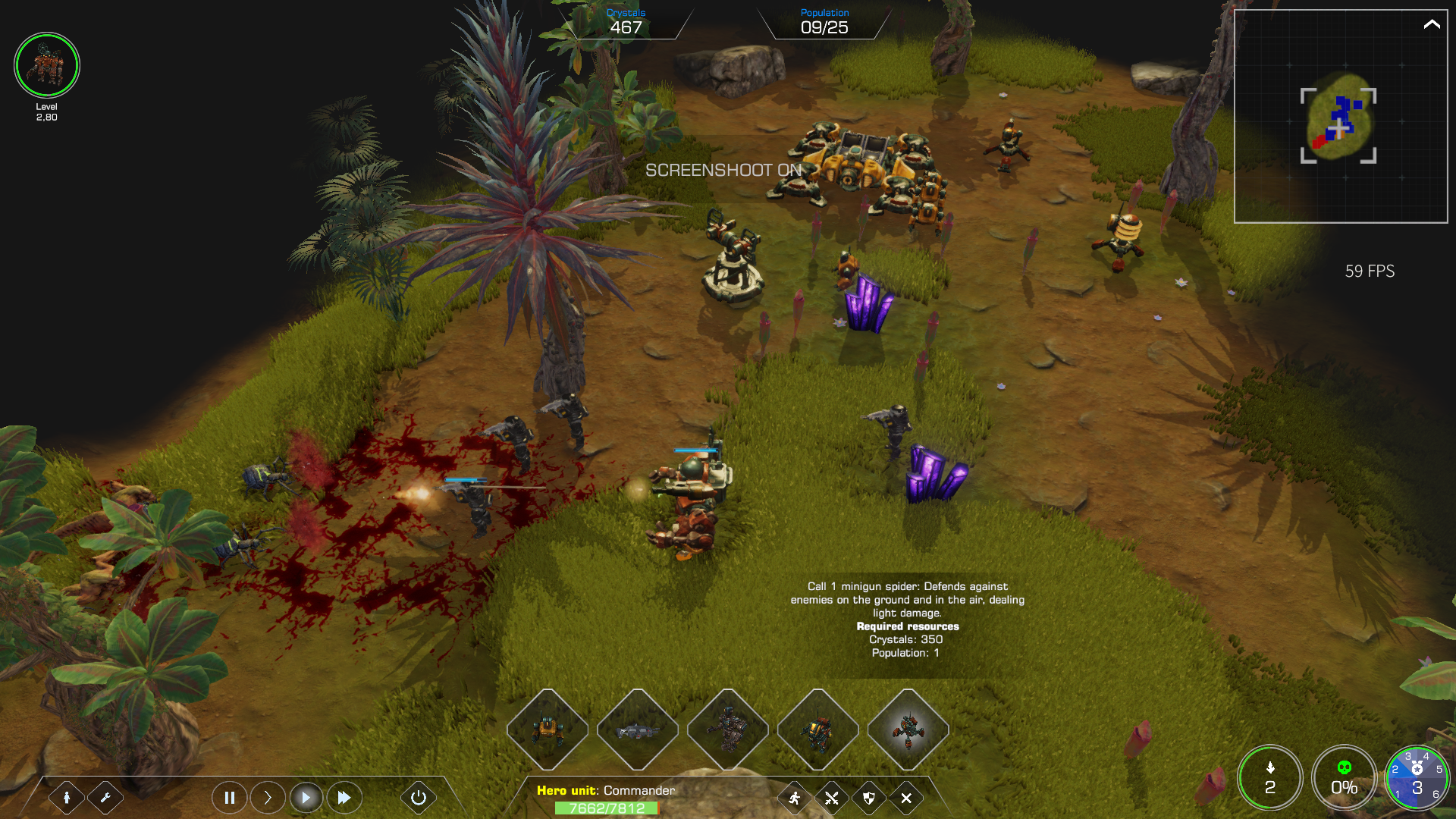Image resolution: width=1456 pixels, height=819 pixels.
Task: Click the person figure button
Action: coord(67,798)
